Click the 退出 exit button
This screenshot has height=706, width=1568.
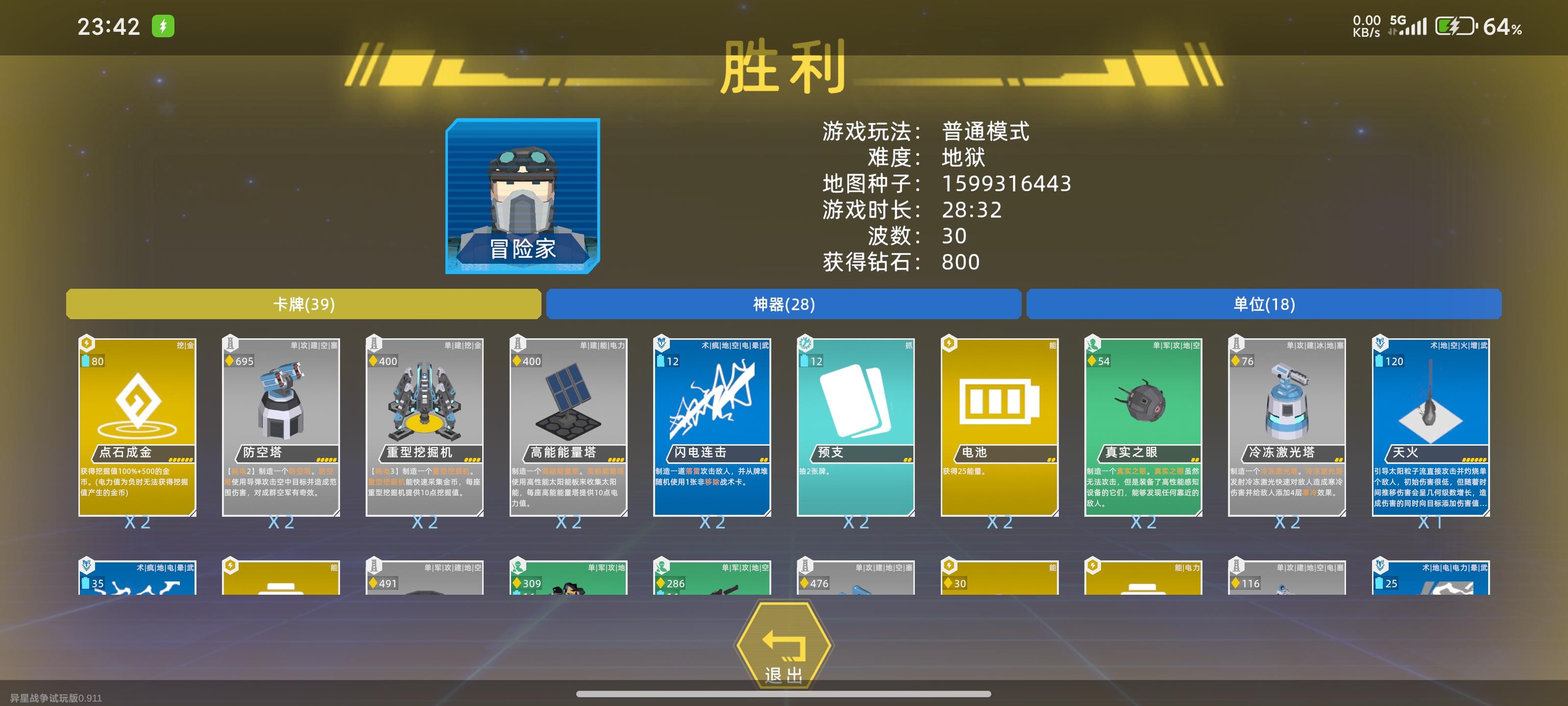[x=784, y=646]
